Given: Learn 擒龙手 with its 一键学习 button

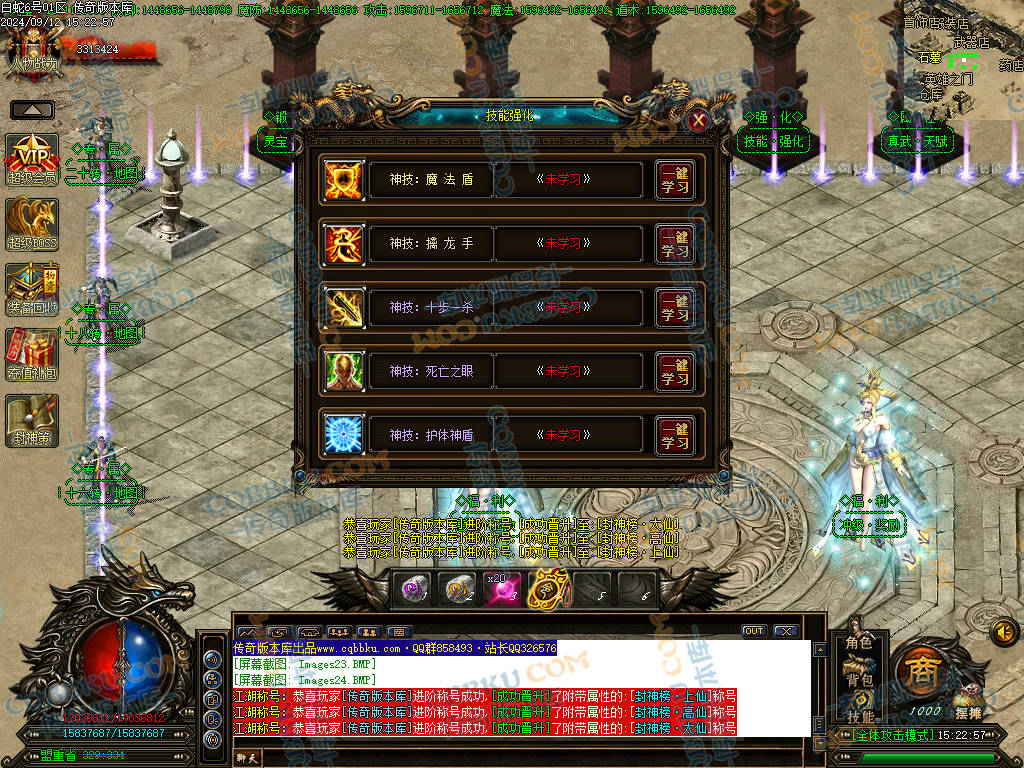Looking at the screenshot, I should tap(675, 244).
